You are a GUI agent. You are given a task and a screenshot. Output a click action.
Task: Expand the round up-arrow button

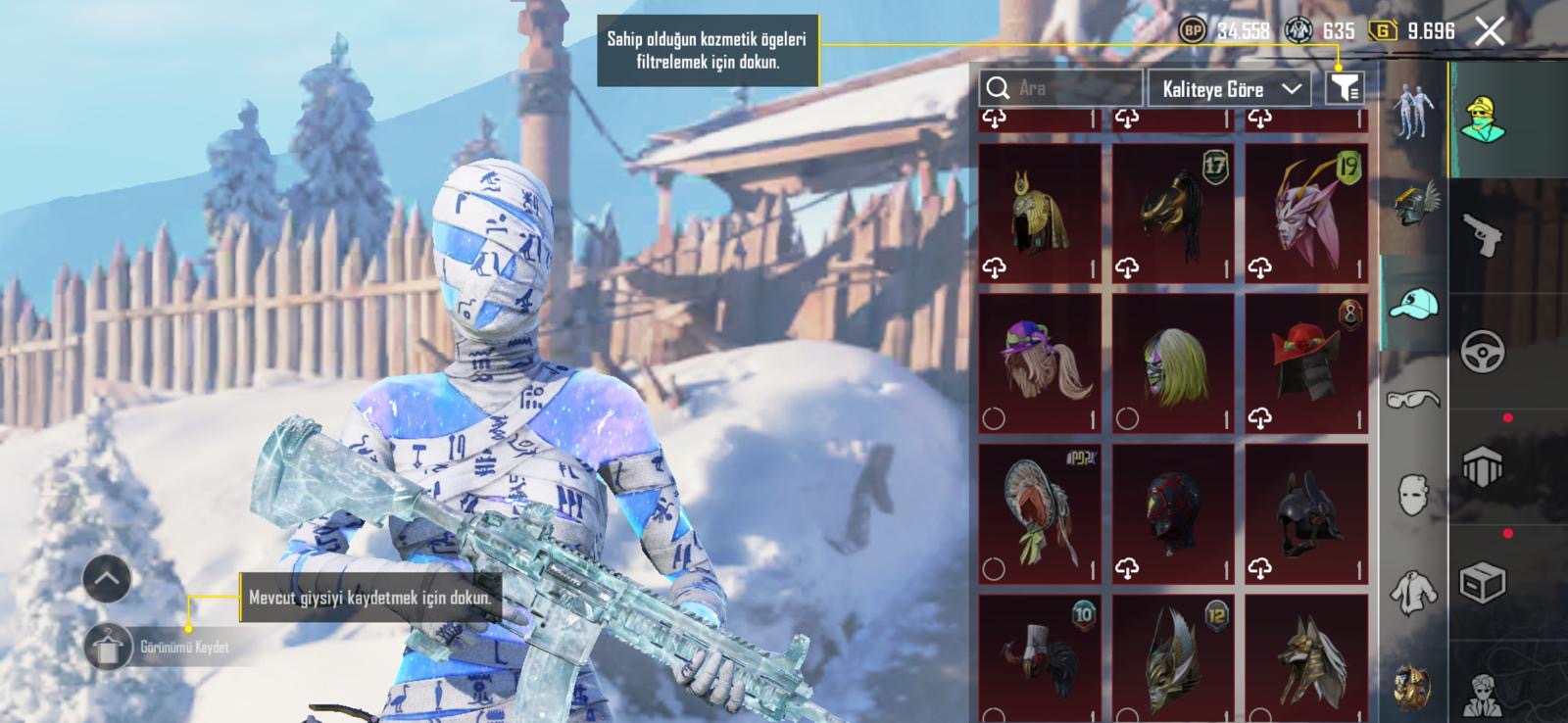107,579
